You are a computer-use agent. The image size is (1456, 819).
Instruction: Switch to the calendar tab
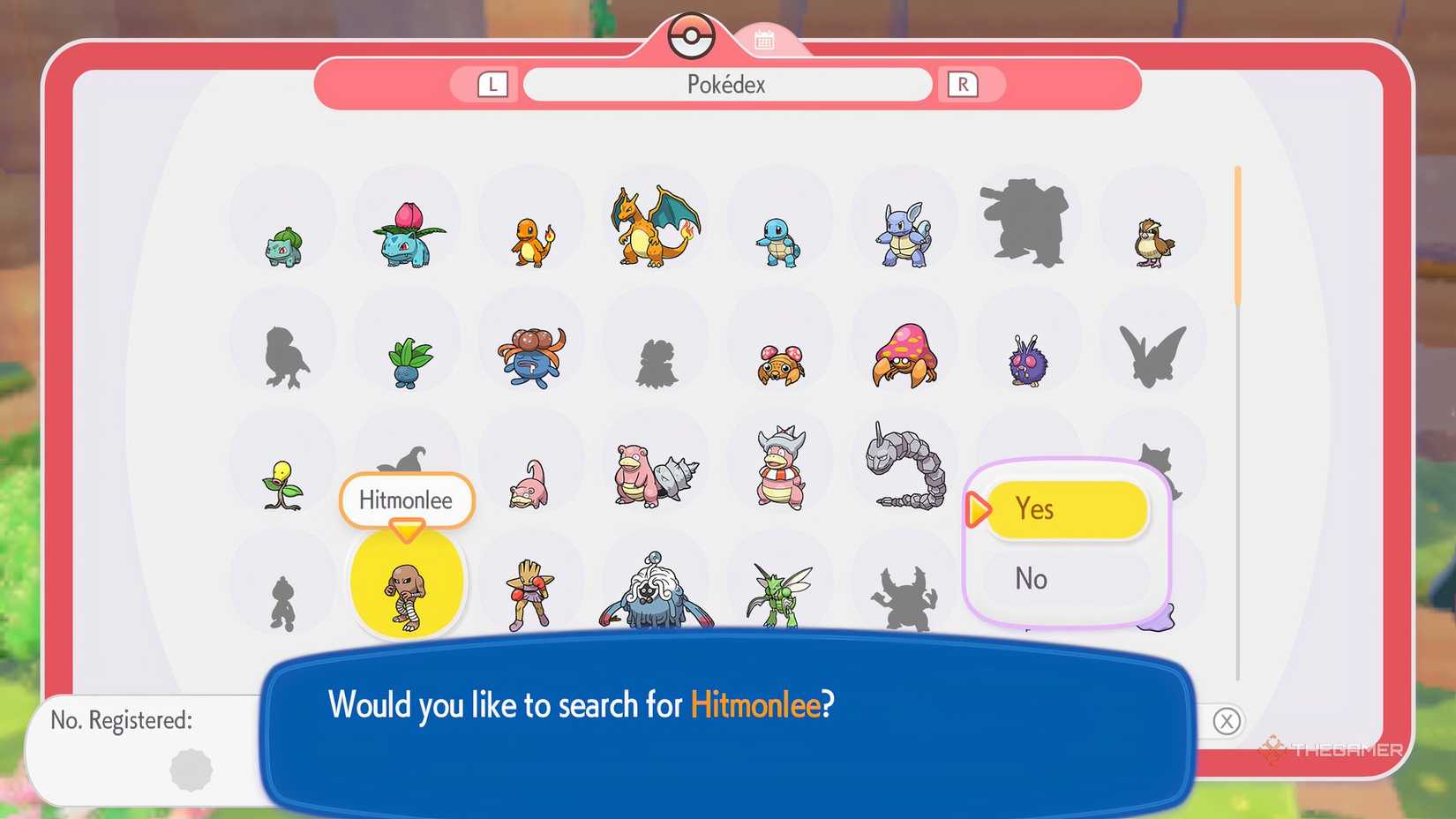[764, 37]
